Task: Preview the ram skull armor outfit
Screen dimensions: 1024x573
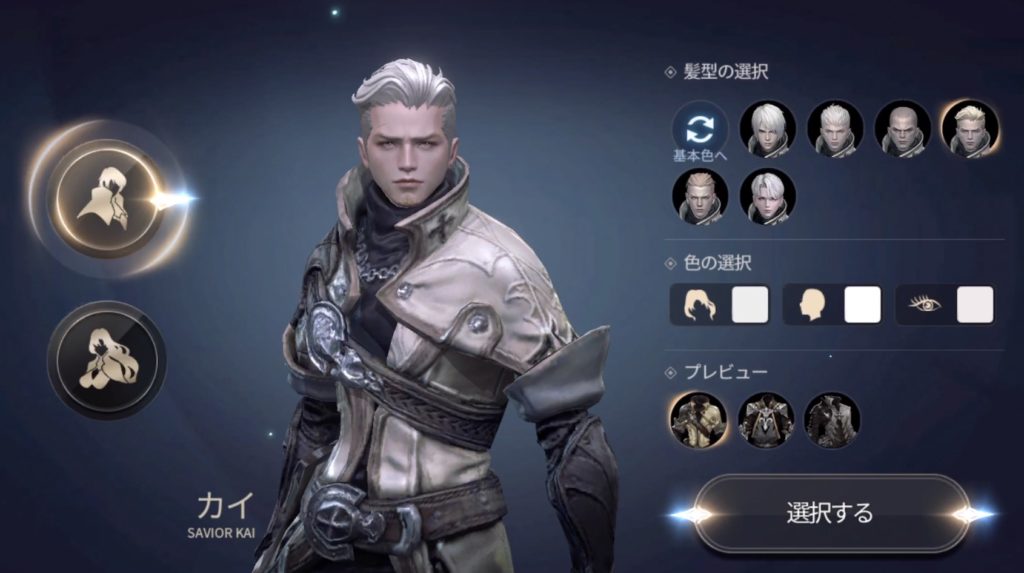Action: coord(766,420)
